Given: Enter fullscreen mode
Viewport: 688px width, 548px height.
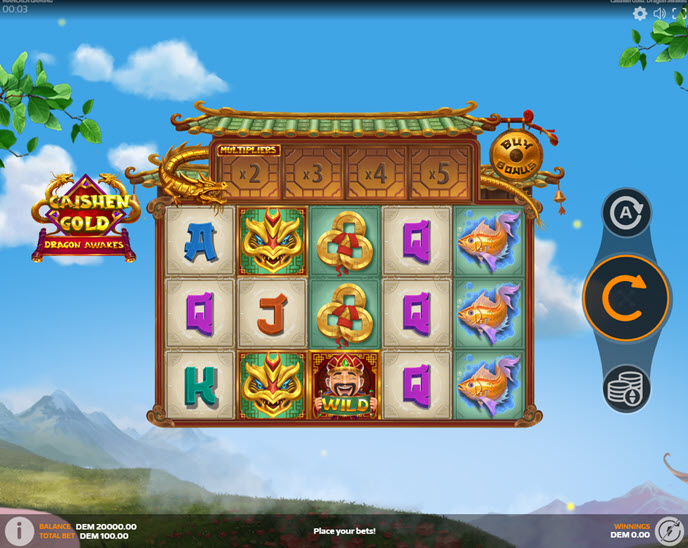Looking at the screenshot, I should [679, 14].
